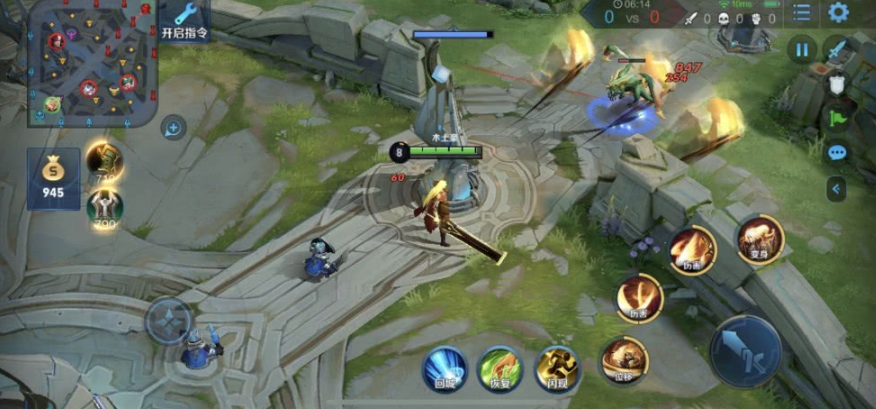Tap the 开启指令 wrench button
Screen dimensions: 876x409
click(185, 20)
